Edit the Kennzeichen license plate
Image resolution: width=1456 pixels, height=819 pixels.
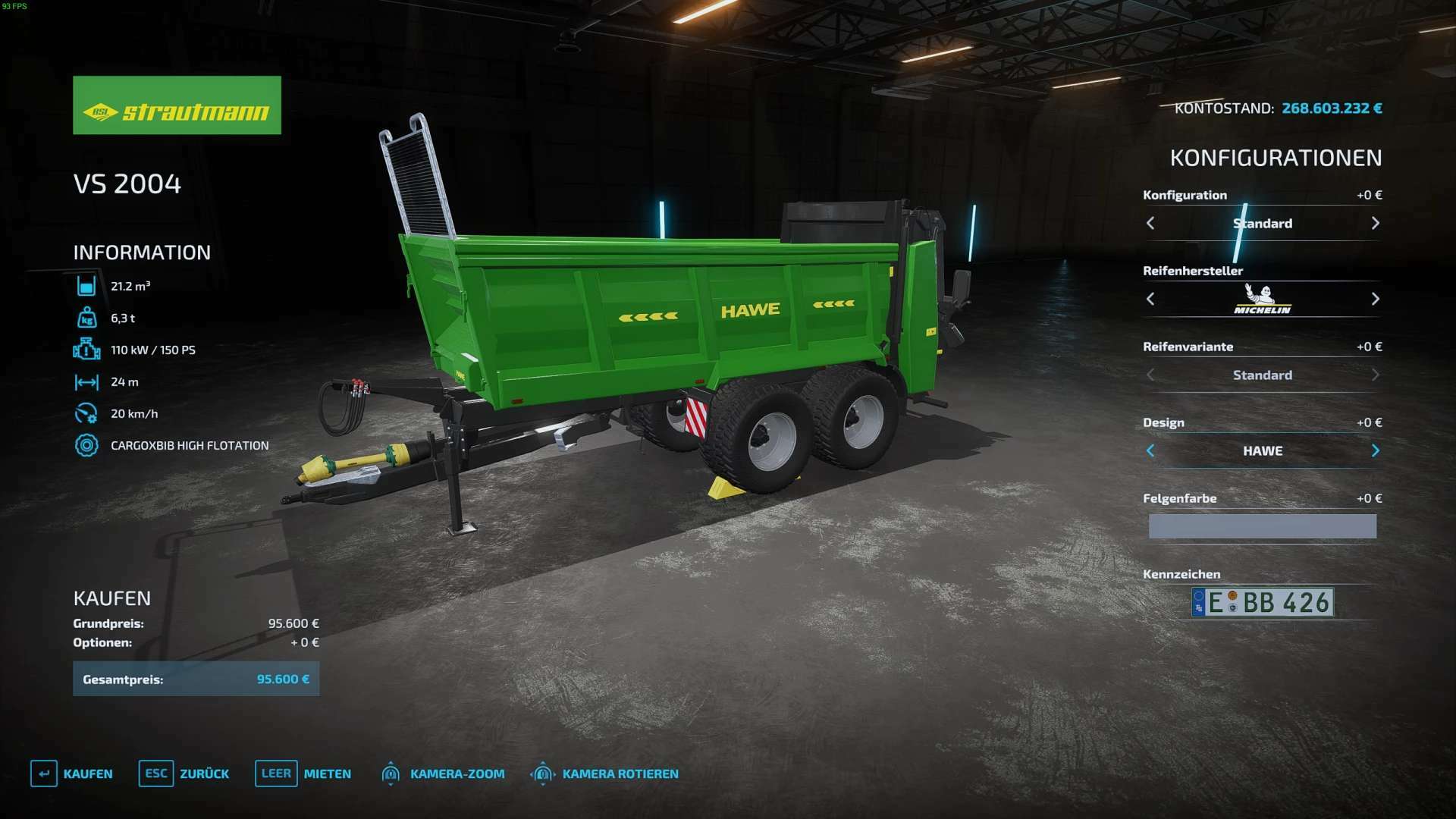pyautogui.click(x=1262, y=602)
